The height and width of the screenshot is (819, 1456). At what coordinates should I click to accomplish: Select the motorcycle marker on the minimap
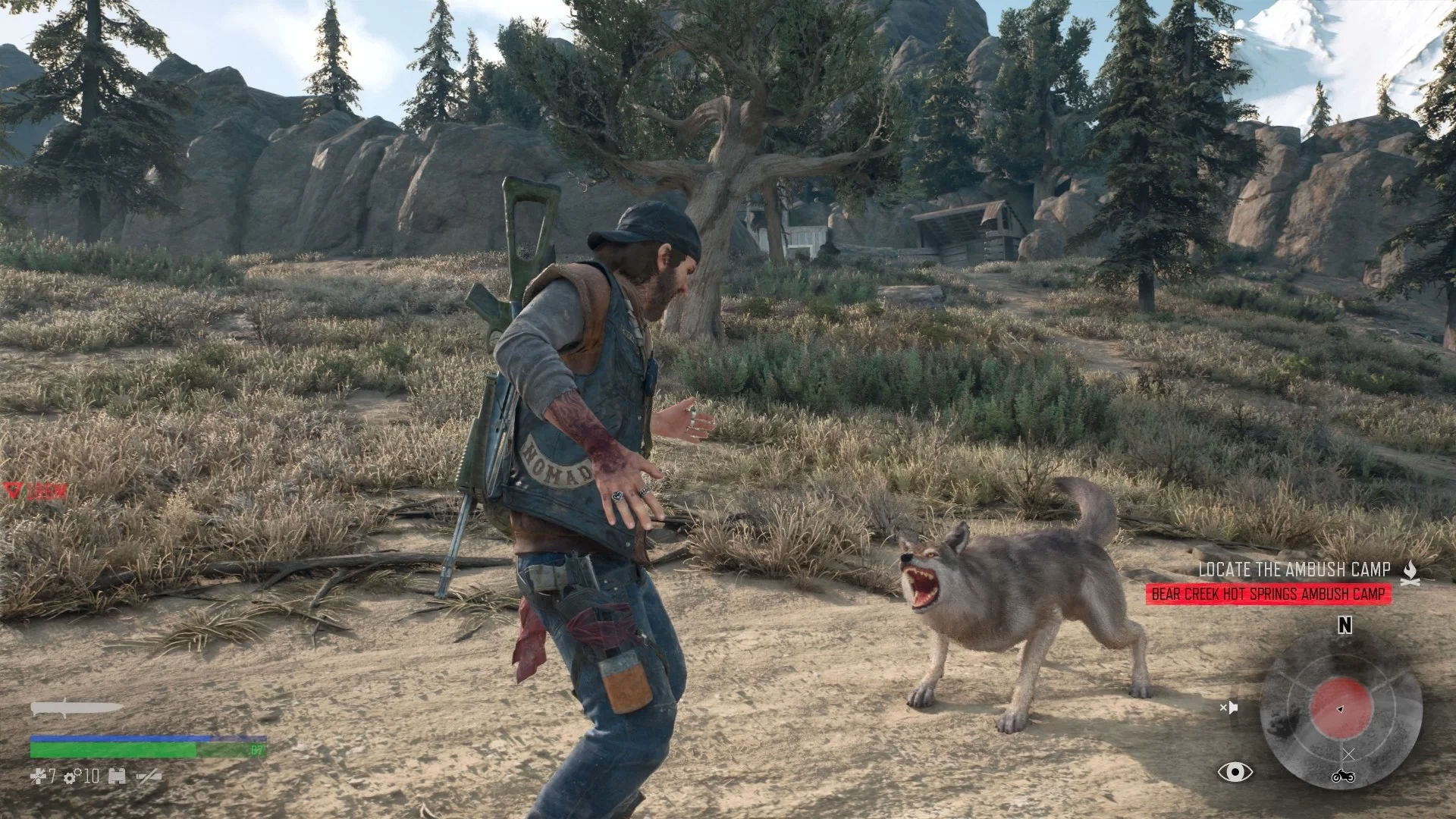tap(1343, 776)
